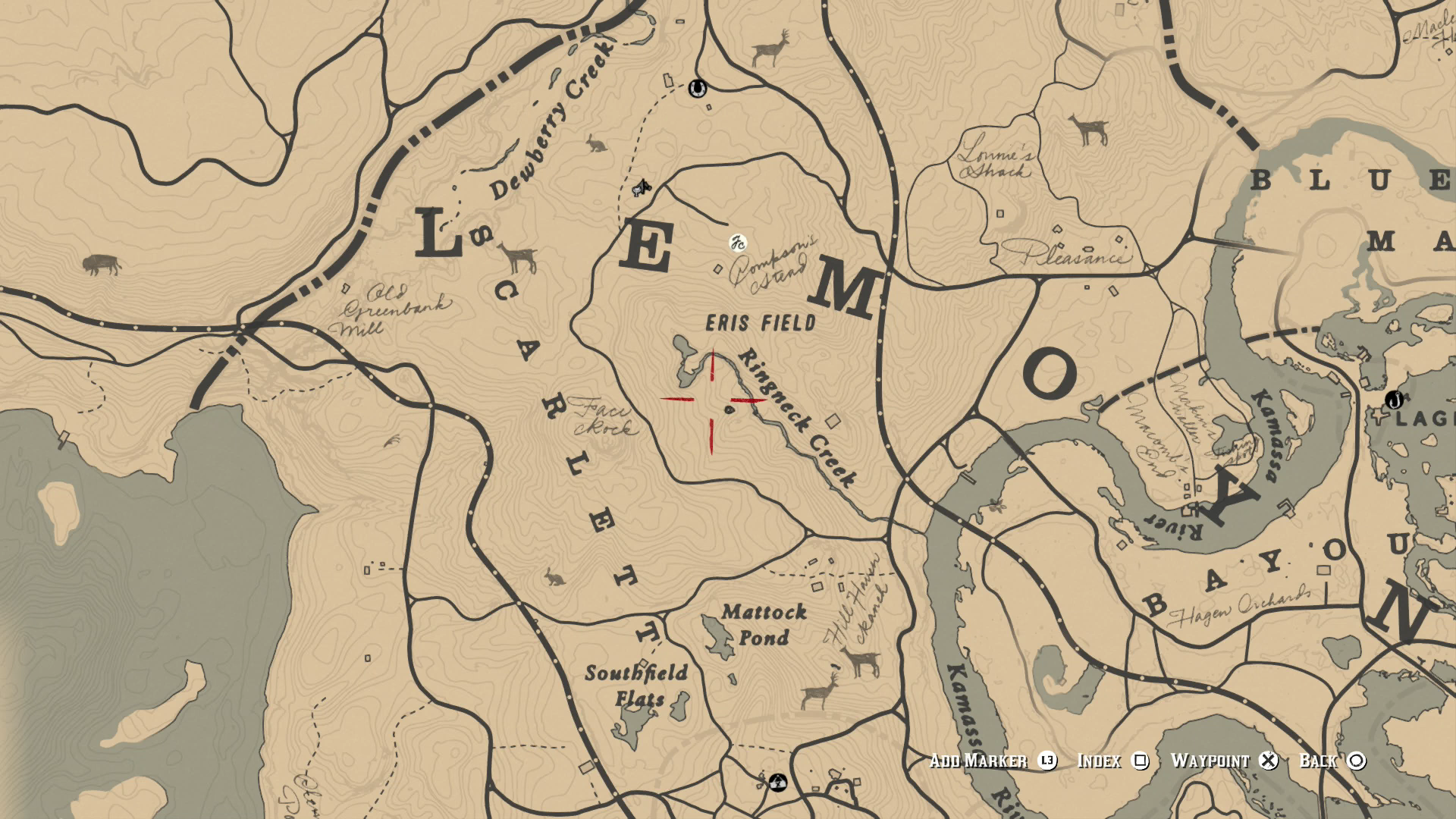Image resolution: width=1456 pixels, height=819 pixels.
Task: Click the red crosshair cursor on Ringneck Creek
Action: pos(711,400)
